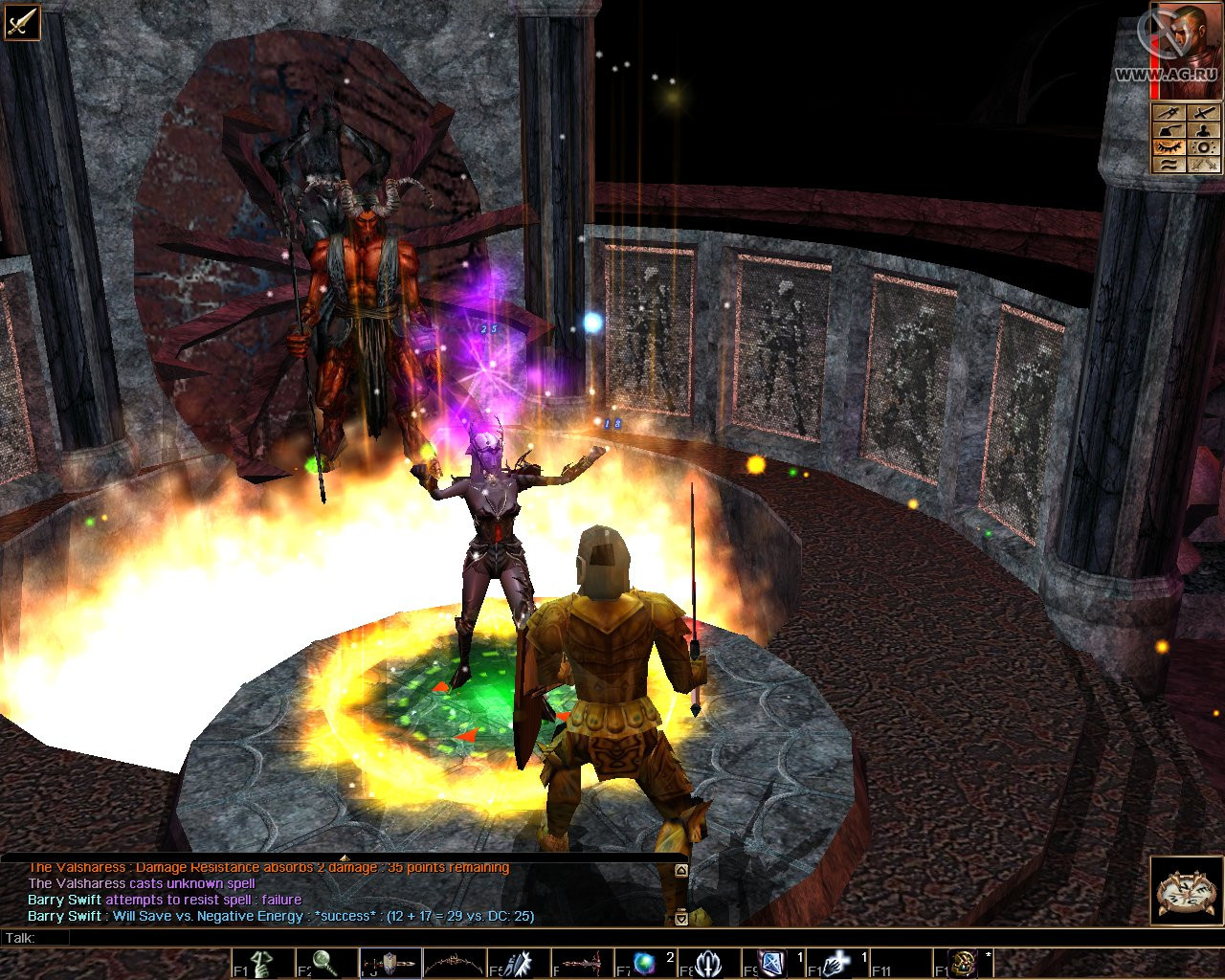Toggle the closed-eye button
Image resolution: width=1225 pixels, height=980 pixels.
tap(1169, 146)
